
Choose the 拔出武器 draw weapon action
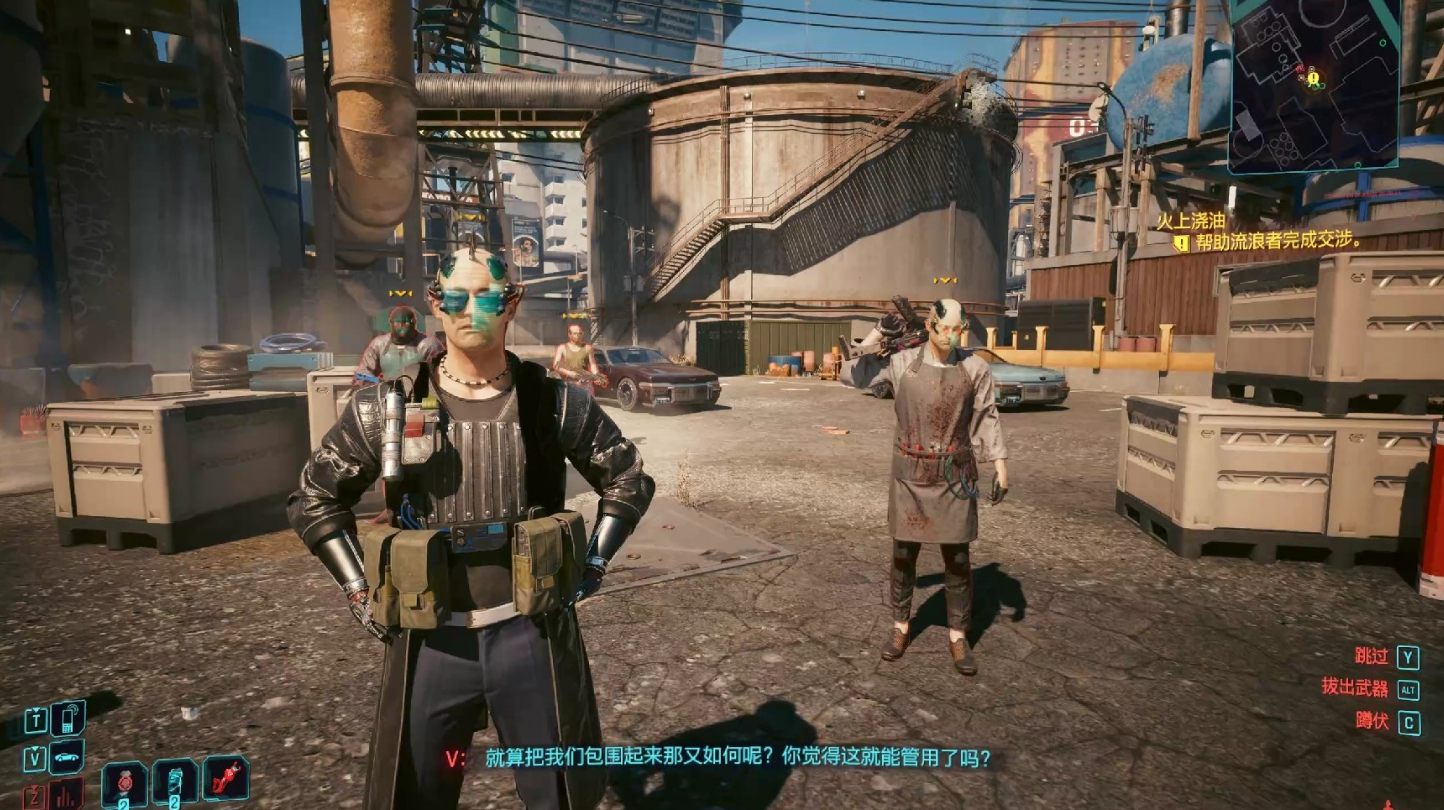pos(1355,688)
